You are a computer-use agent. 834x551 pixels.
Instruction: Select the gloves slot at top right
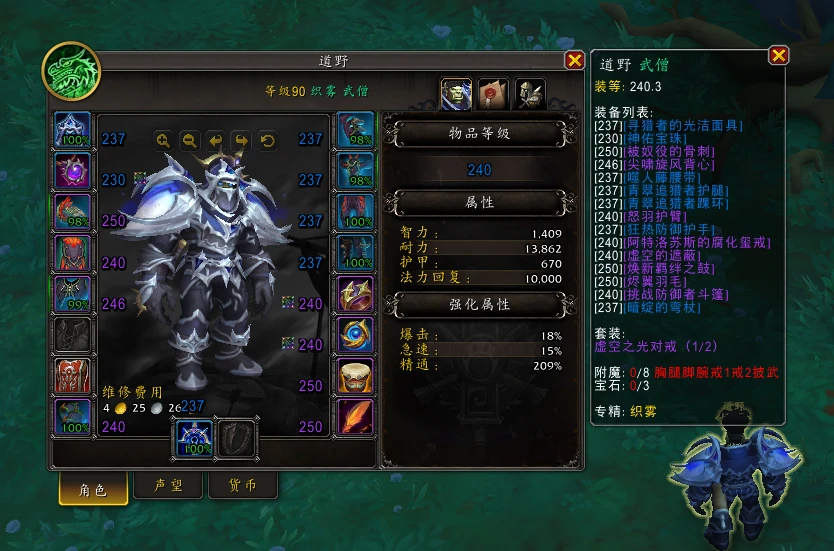(x=355, y=131)
